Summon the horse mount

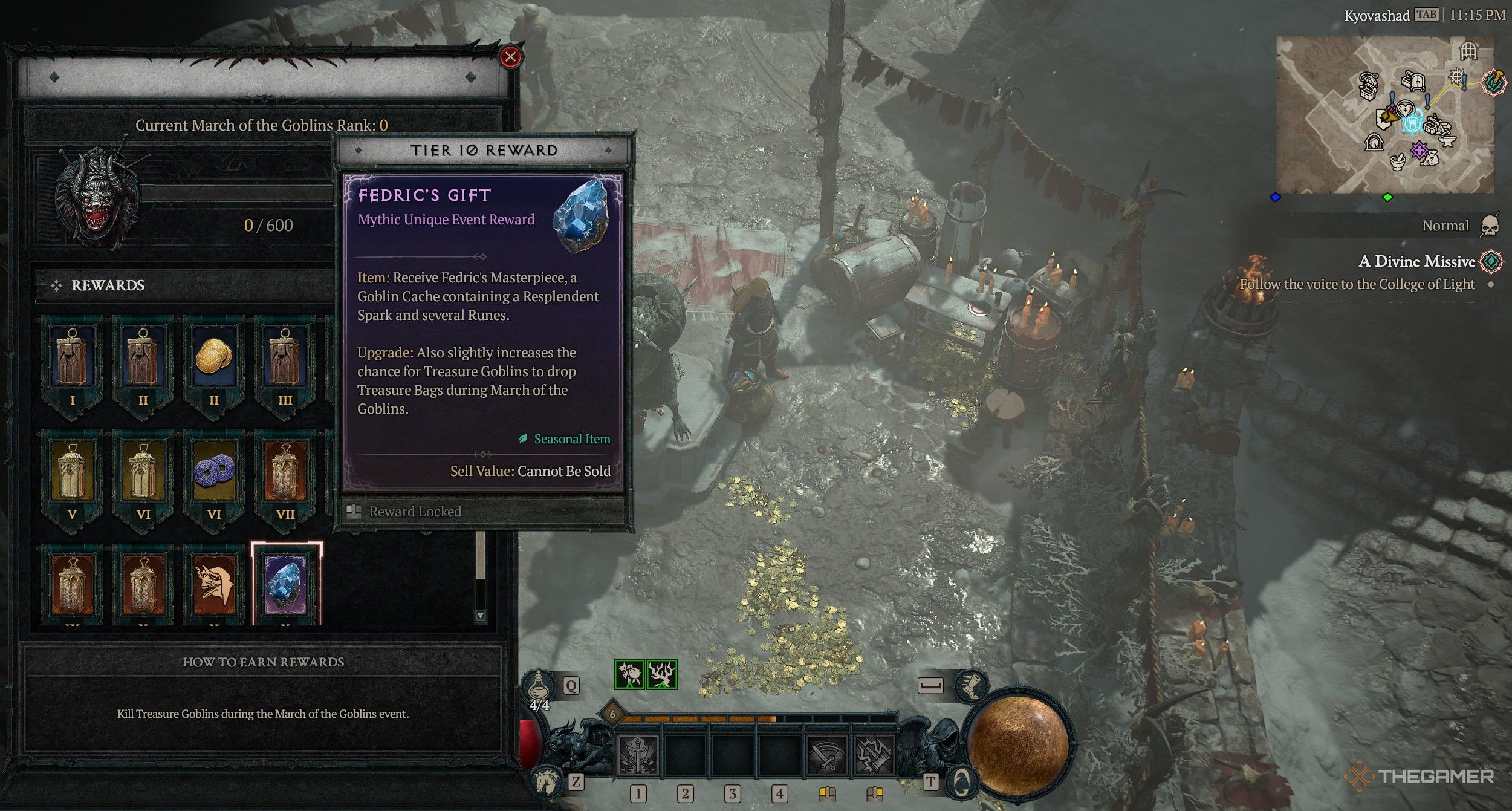coord(548,780)
